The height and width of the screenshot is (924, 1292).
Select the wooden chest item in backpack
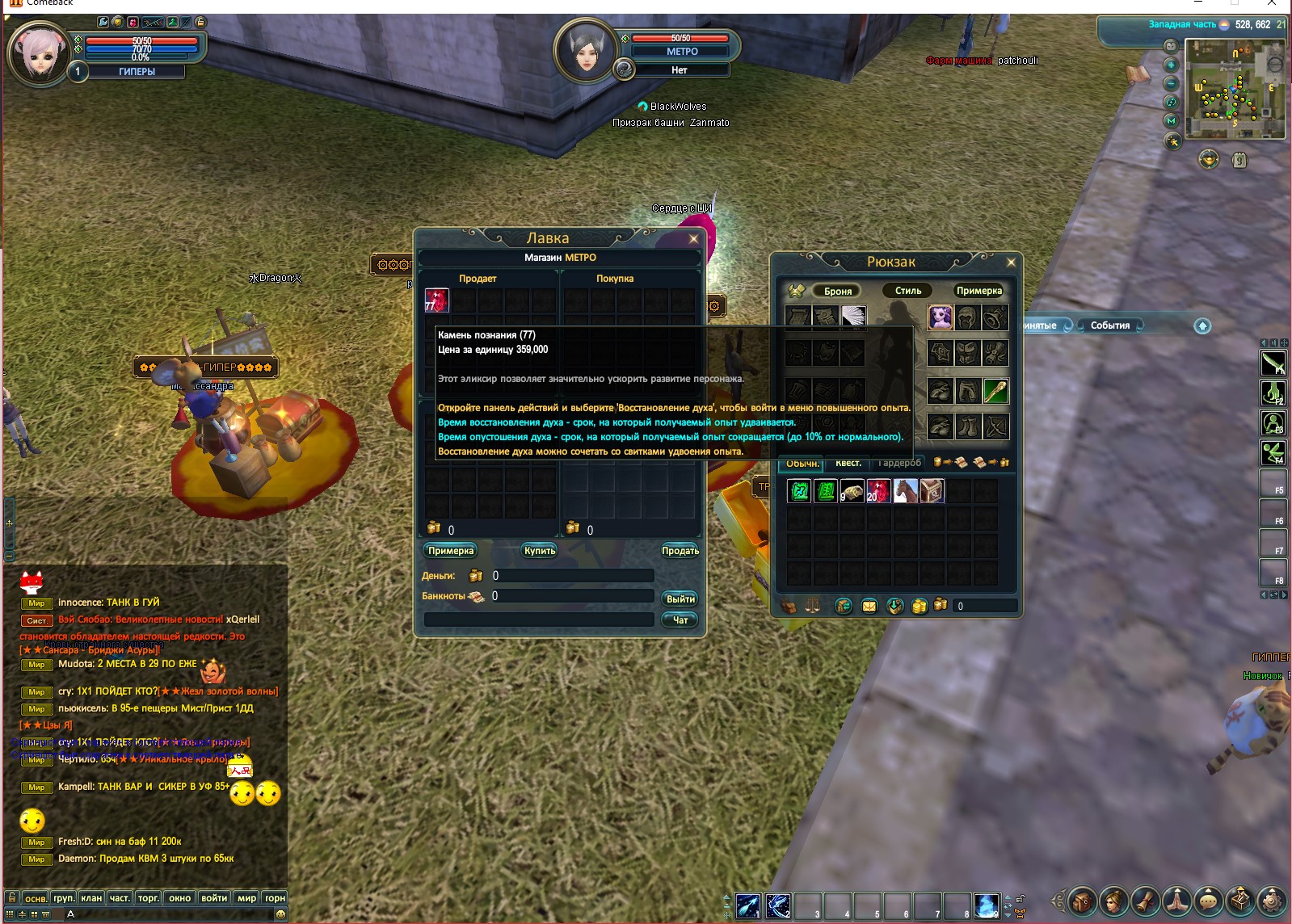click(932, 491)
